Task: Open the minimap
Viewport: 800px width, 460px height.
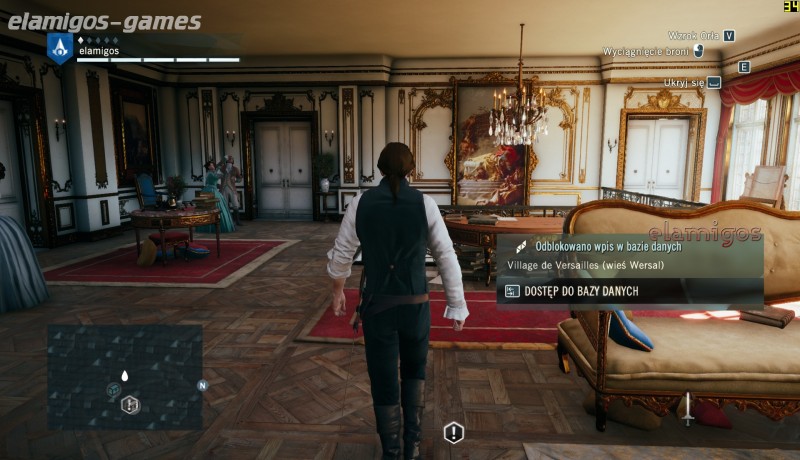Action: pyautogui.click(x=125, y=375)
